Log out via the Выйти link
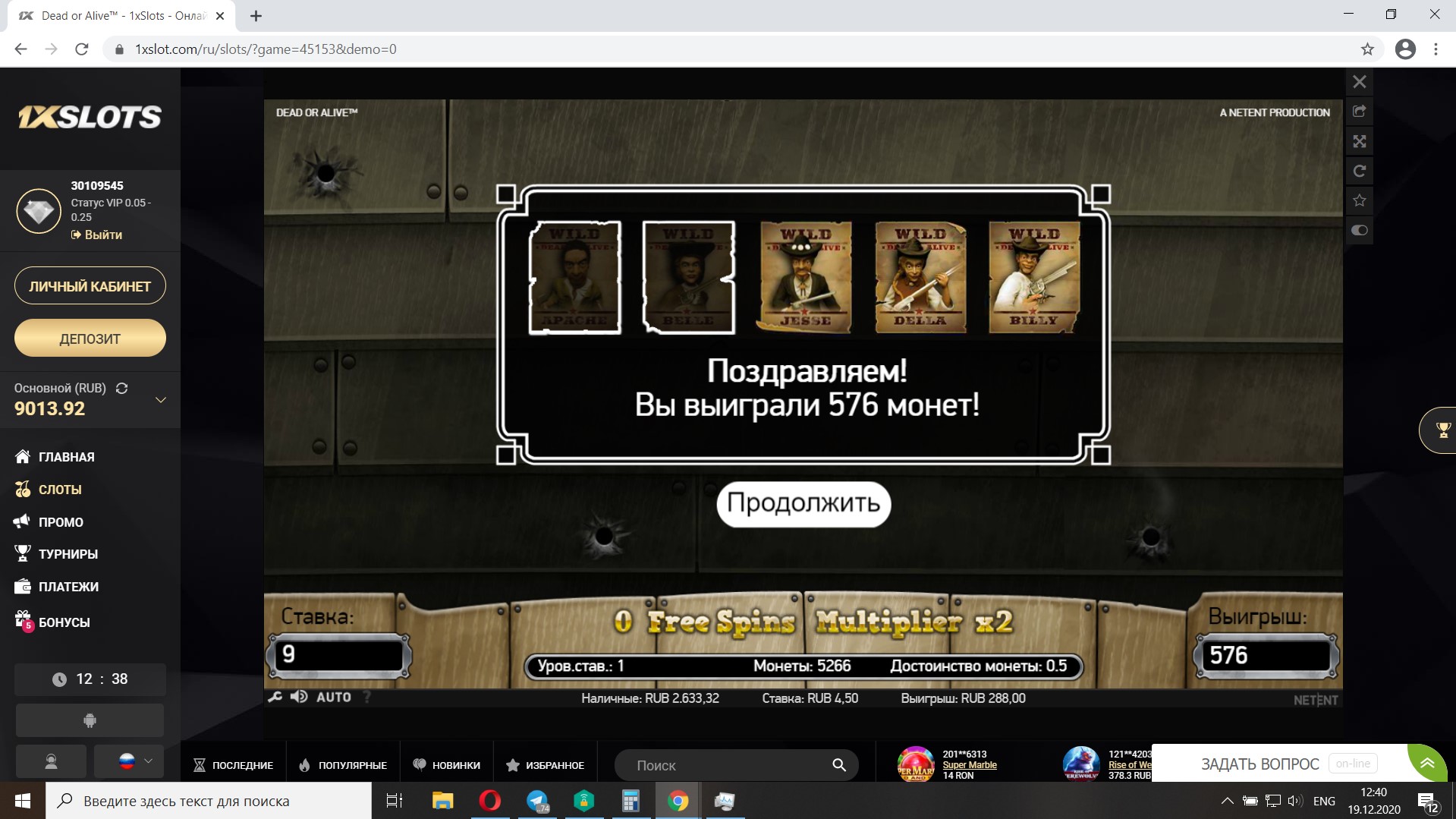 (x=97, y=235)
